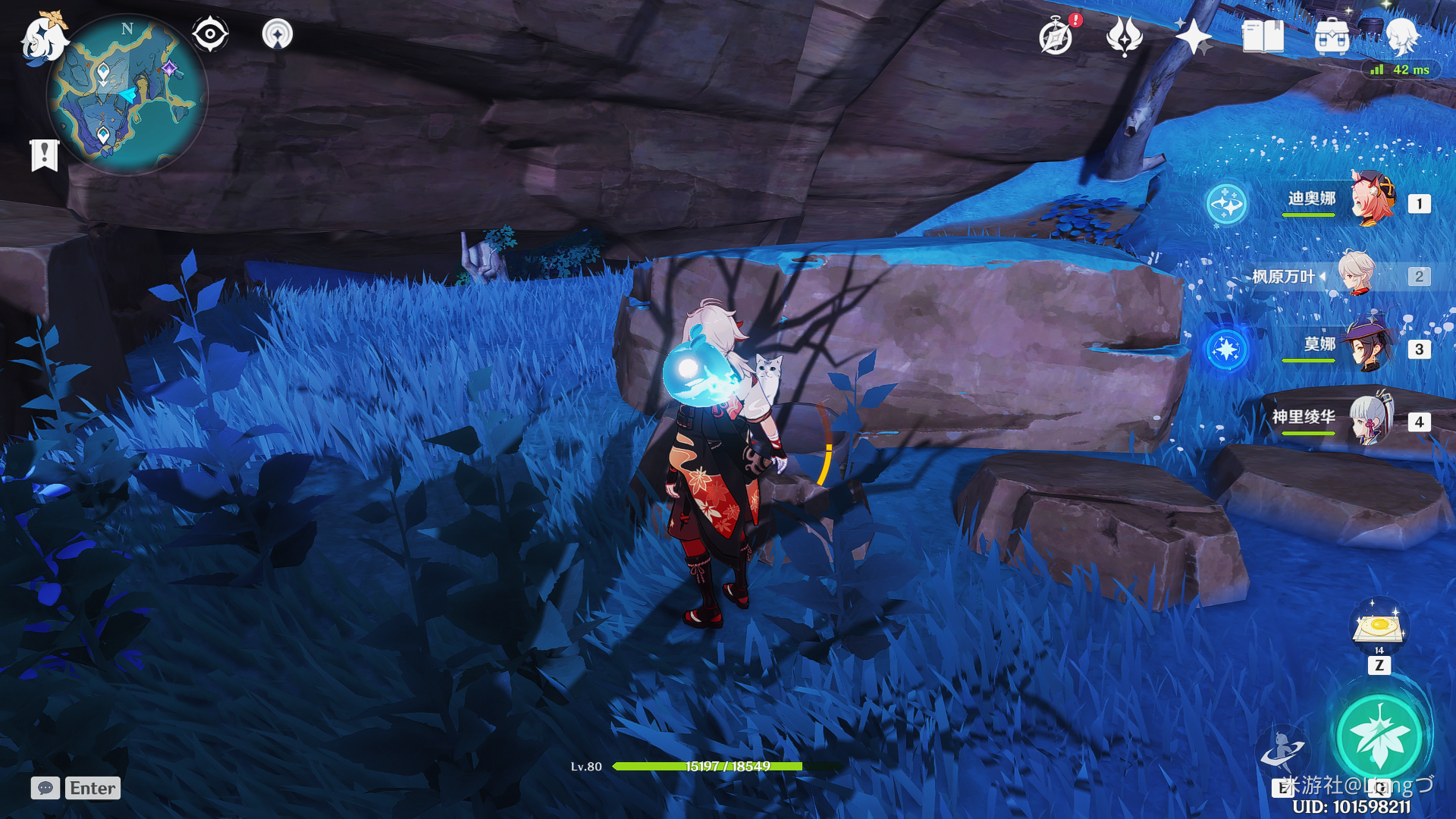The width and height of the screenshot is (1456, 819).
Task: Toggle the elemental sight eye icon
Action: (x=210, y=34)
